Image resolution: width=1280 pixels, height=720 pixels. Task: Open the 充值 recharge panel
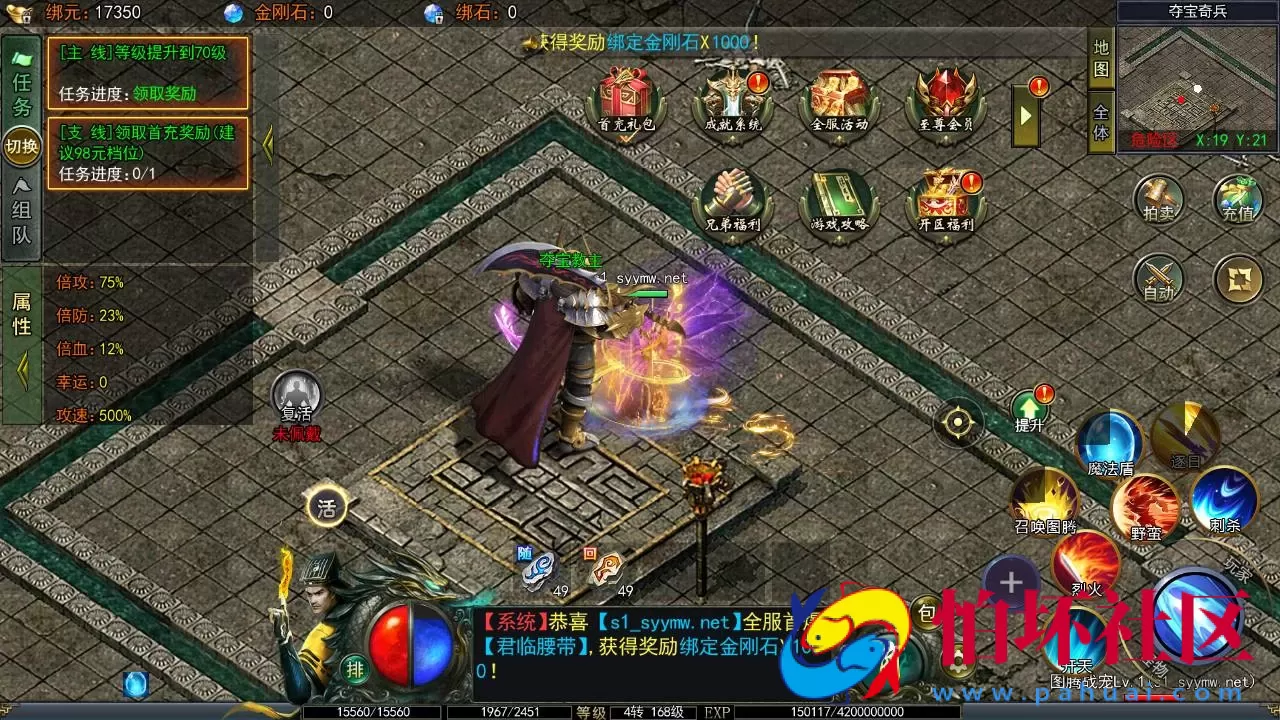click(x=1240, y=200)
